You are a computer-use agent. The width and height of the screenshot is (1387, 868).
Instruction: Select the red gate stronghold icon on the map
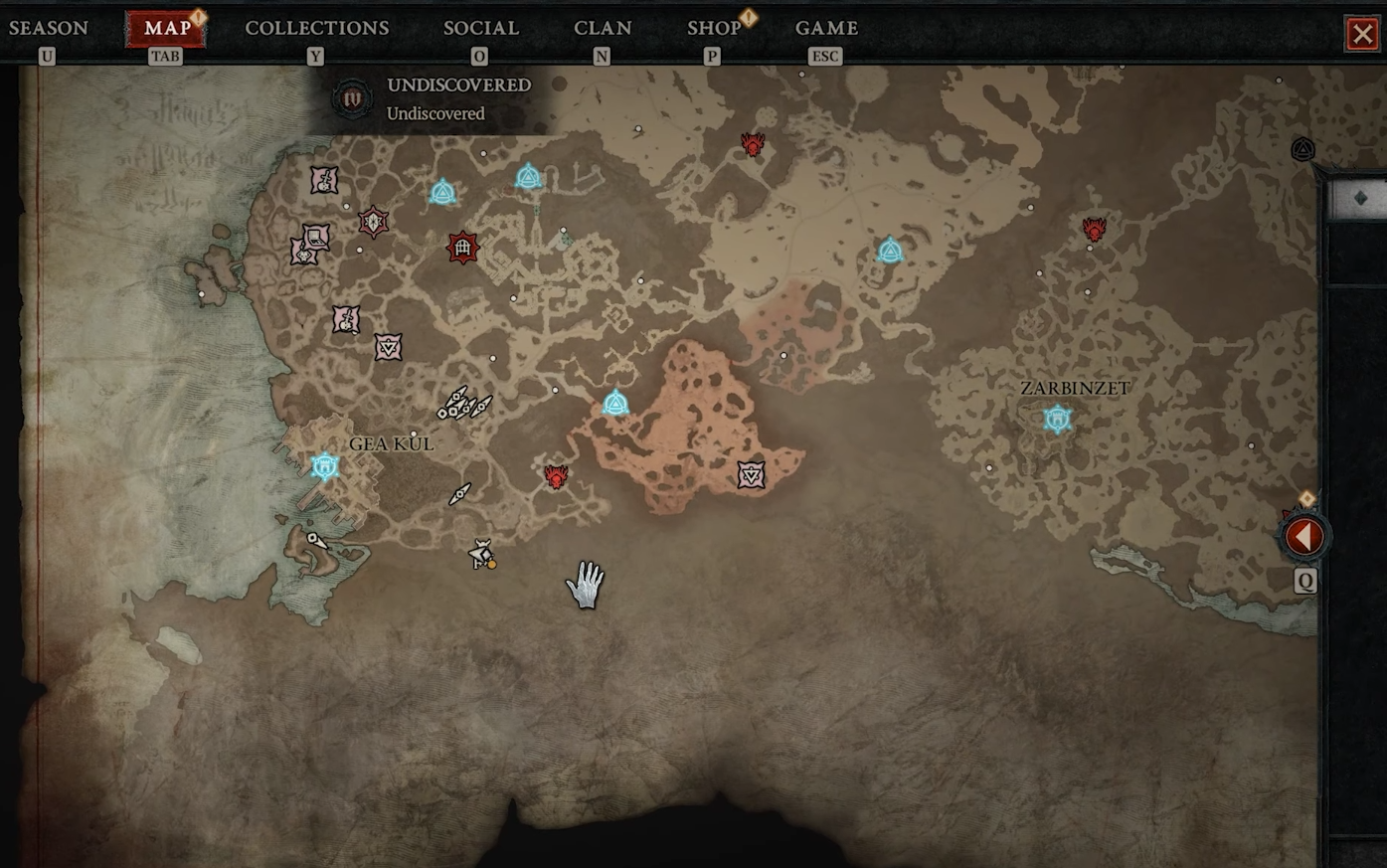[x=461, y=246]
